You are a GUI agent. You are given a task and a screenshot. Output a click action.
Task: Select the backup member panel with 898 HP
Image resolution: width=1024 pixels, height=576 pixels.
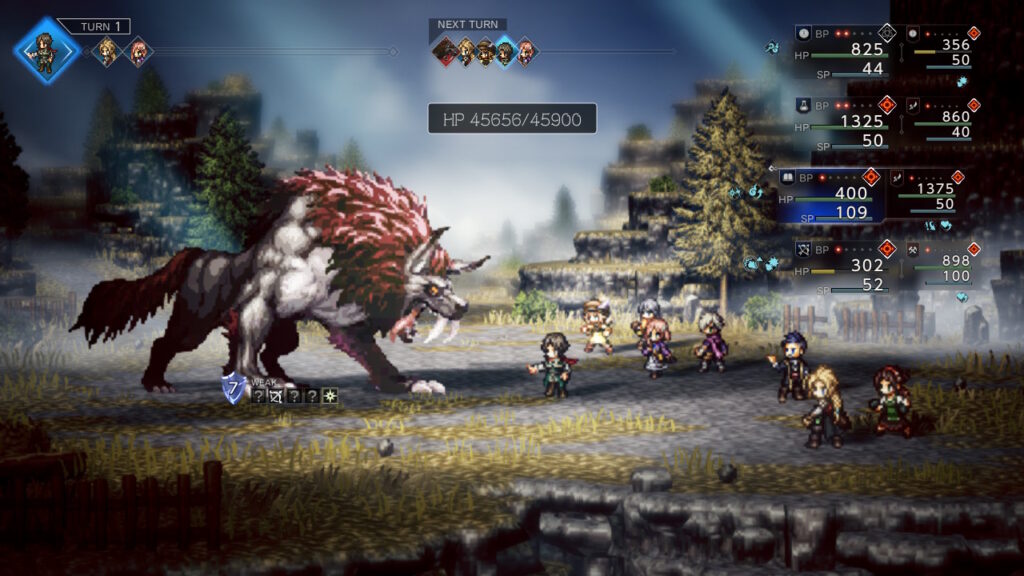(938, 263)
